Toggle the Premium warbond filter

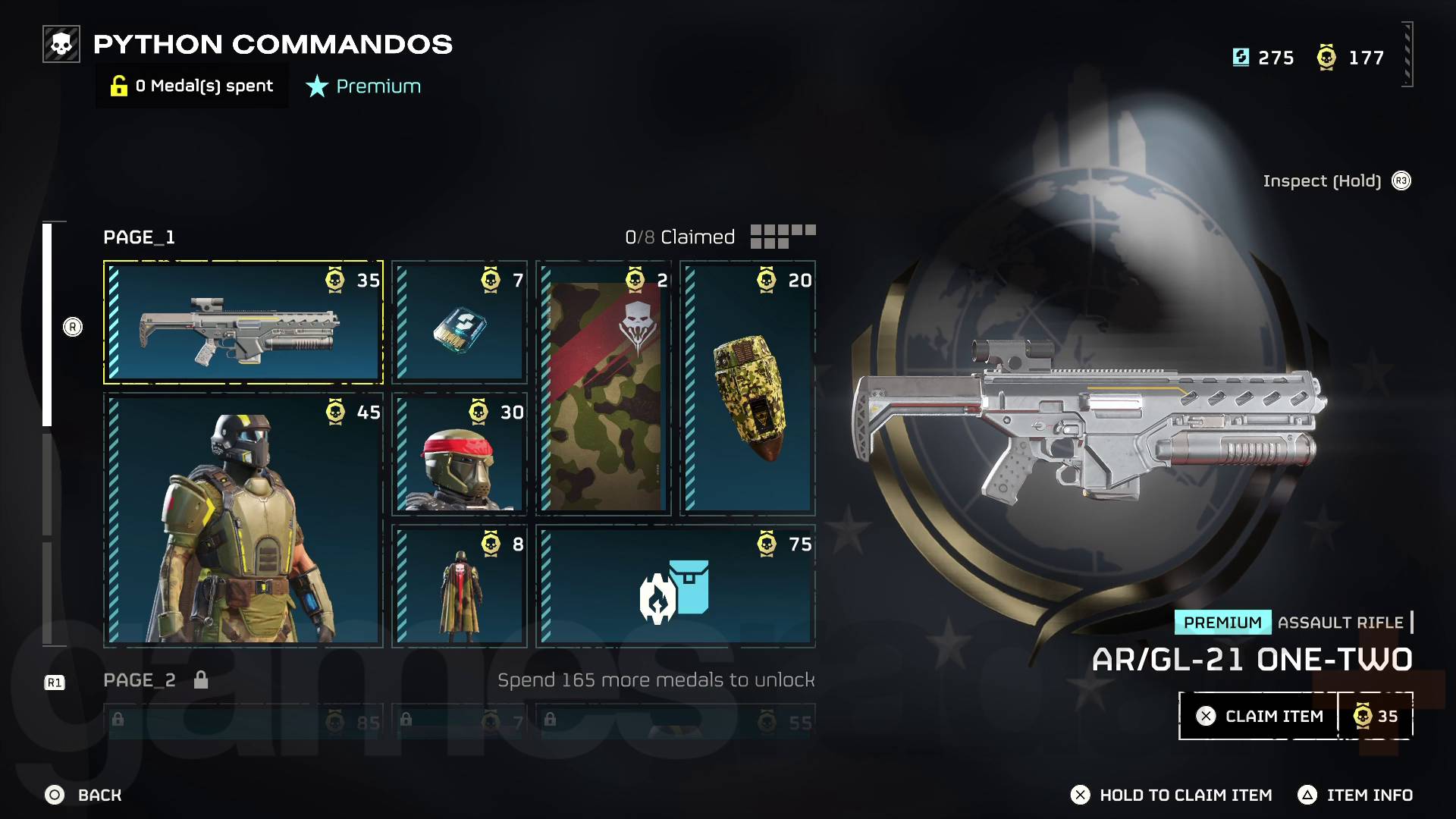coord(362,86)
